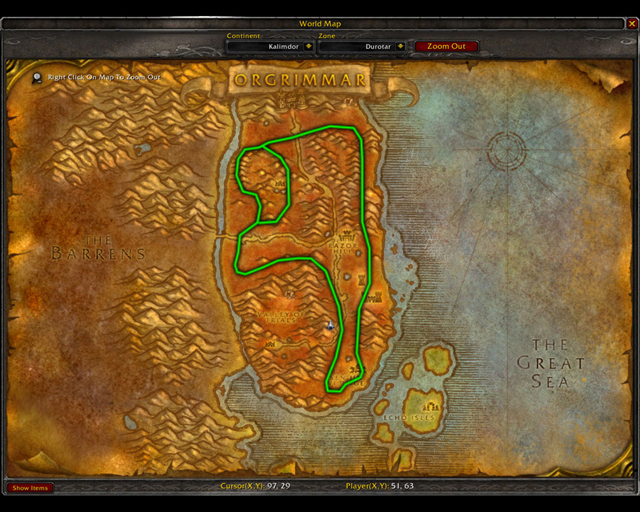Click the red Zoom Out button
This screenshot has height=512, width=640.
click(x=446, y=46)
